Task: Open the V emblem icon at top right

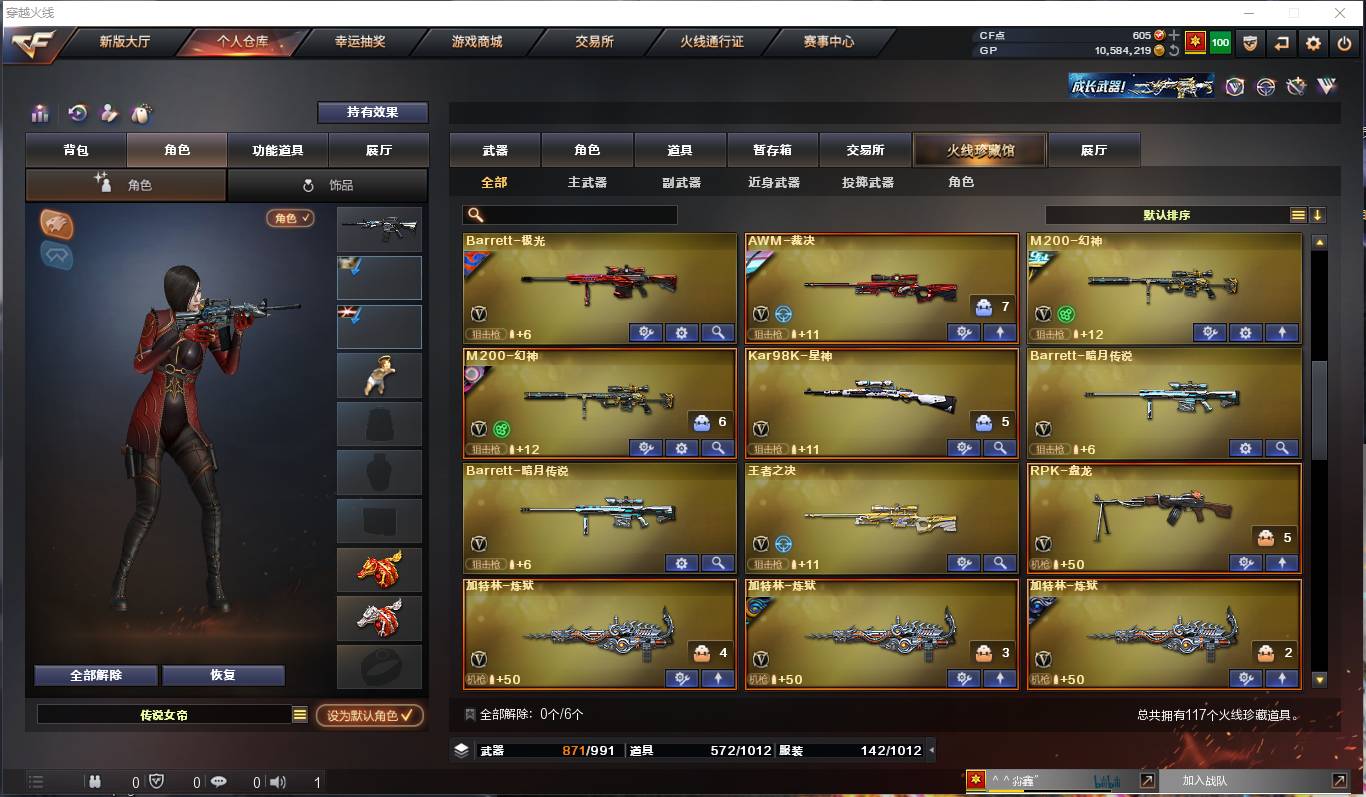Action: click(1234, 87)
